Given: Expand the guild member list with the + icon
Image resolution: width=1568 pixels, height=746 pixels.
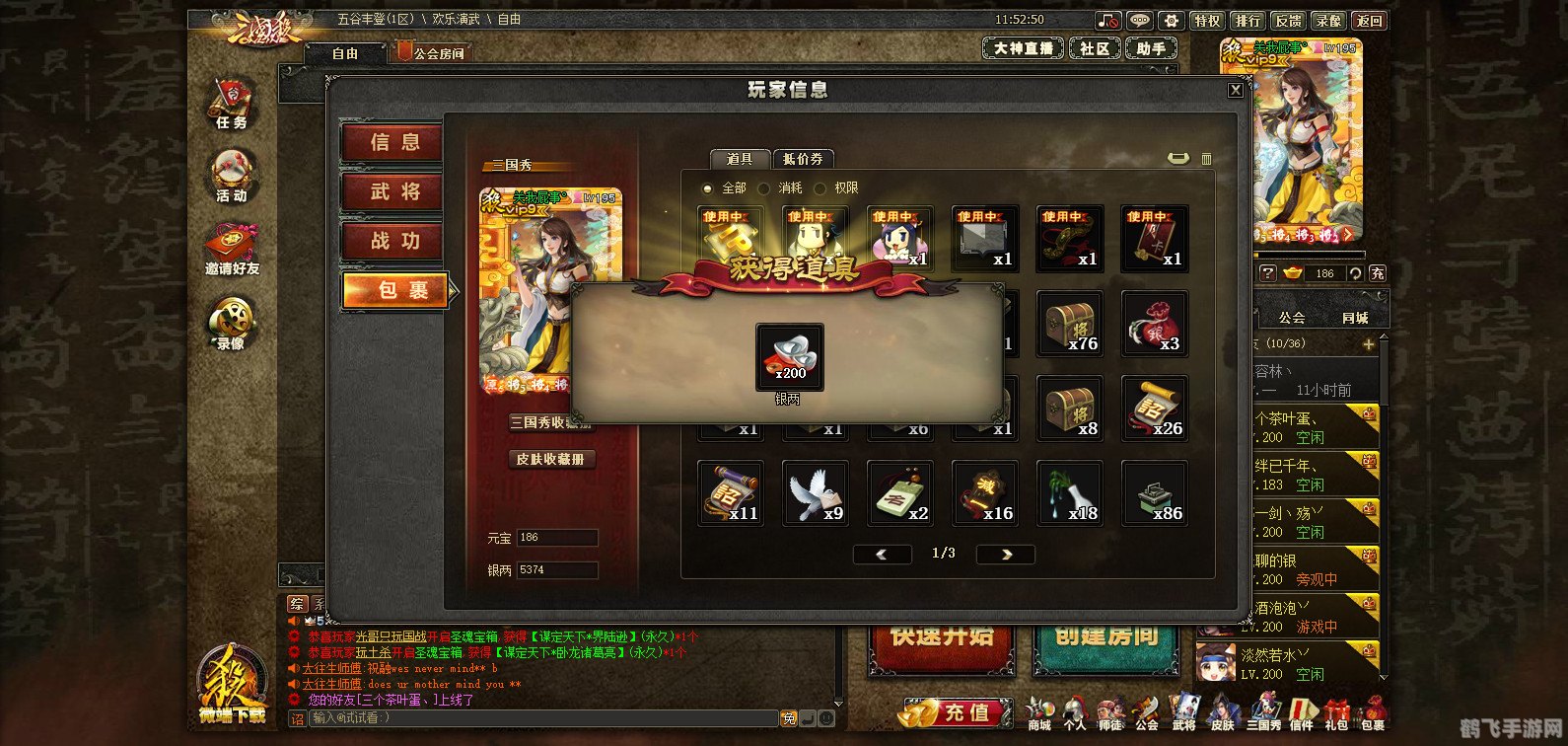Looking at the screenshot, I should [x=1369, y=344].
